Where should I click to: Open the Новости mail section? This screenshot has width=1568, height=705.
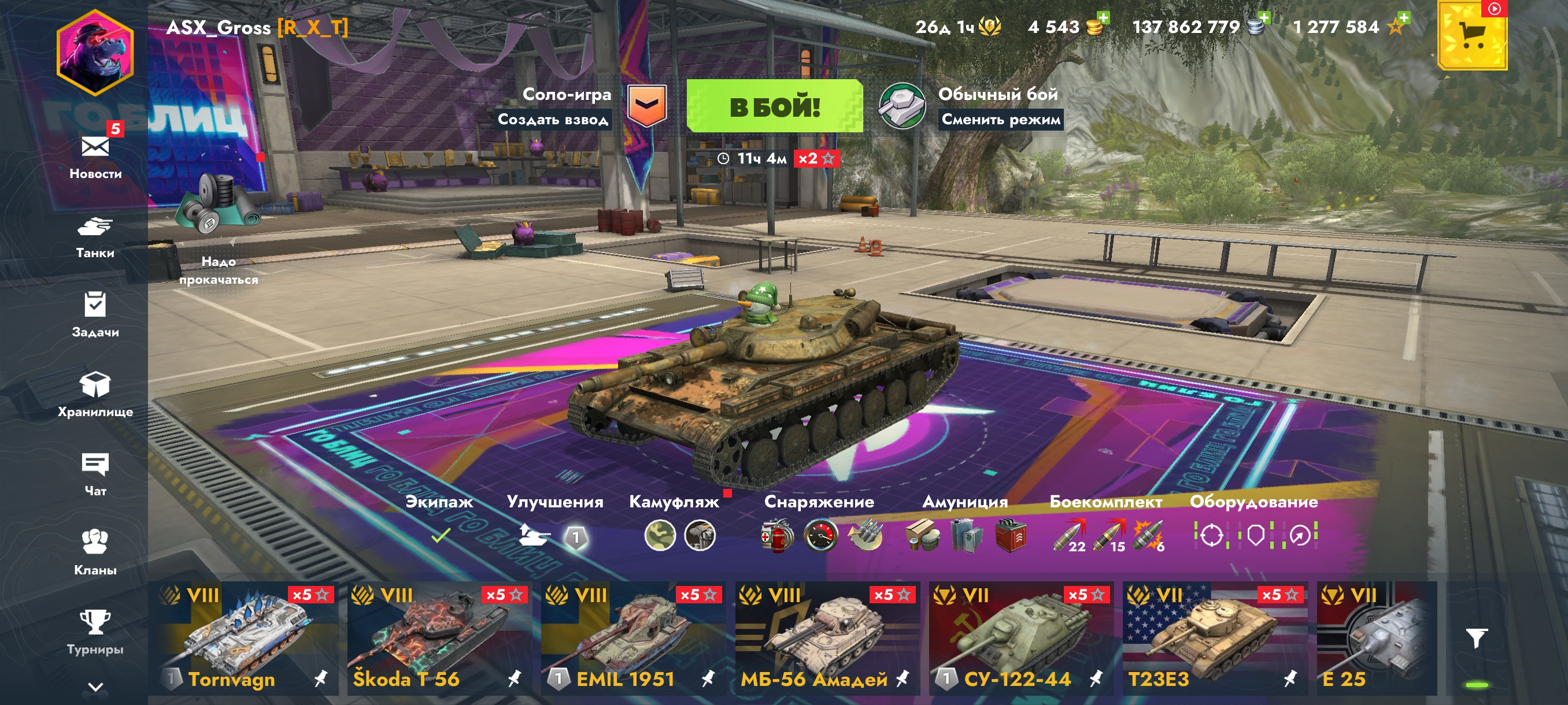point(95,154)
